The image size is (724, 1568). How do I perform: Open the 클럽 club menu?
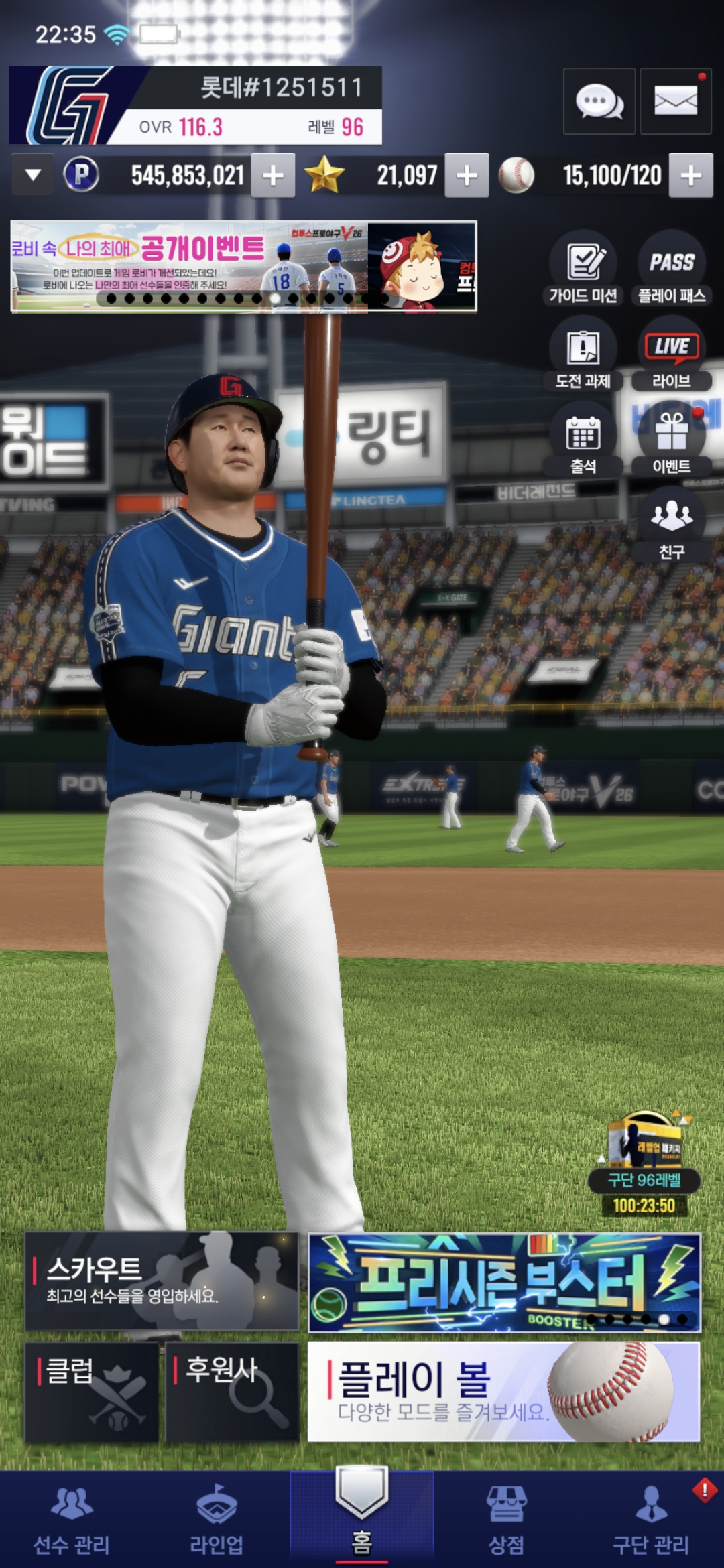click(x=92, y=1392)
